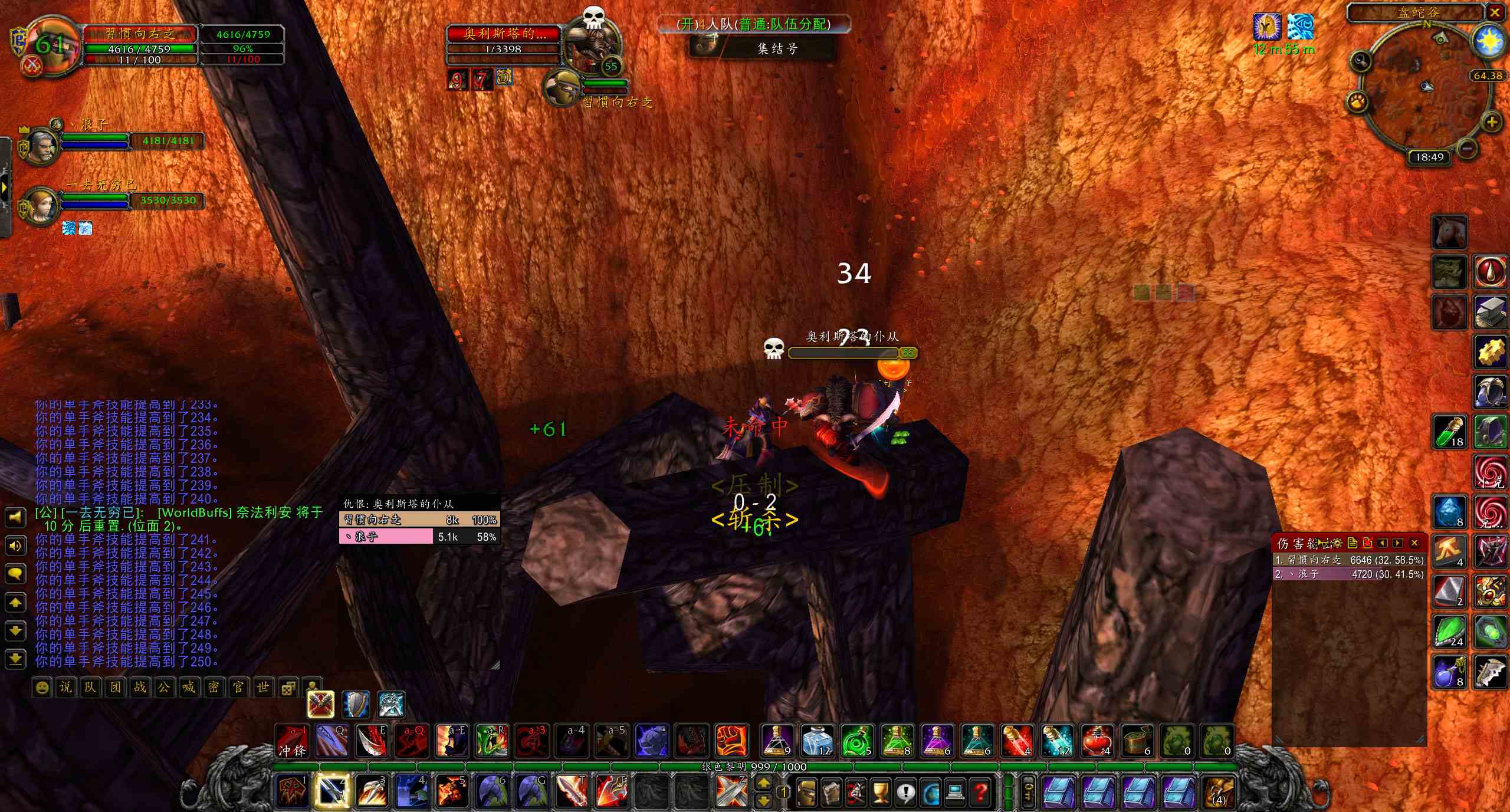
Task: Use the green flask with 18 charges
Action: 1449,431
